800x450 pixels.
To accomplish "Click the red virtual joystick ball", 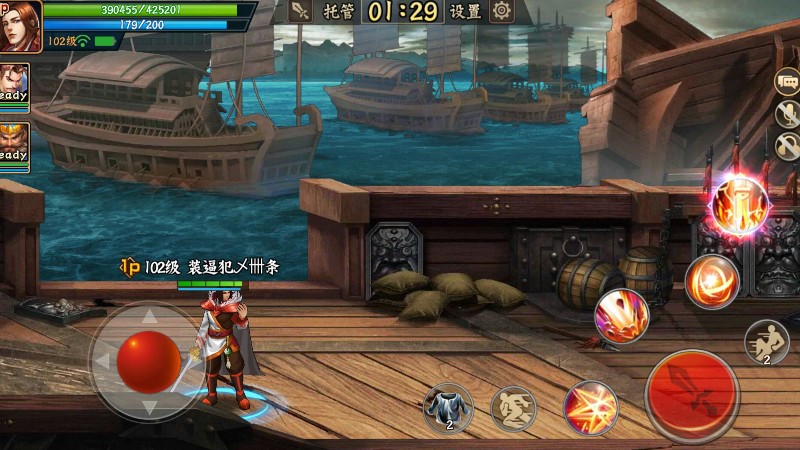I will pos(147,361).
